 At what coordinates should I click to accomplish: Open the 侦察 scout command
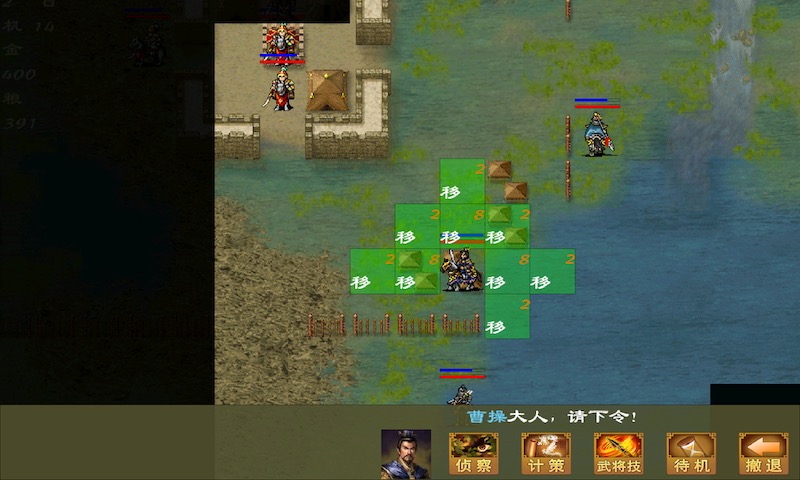[474, 453]
